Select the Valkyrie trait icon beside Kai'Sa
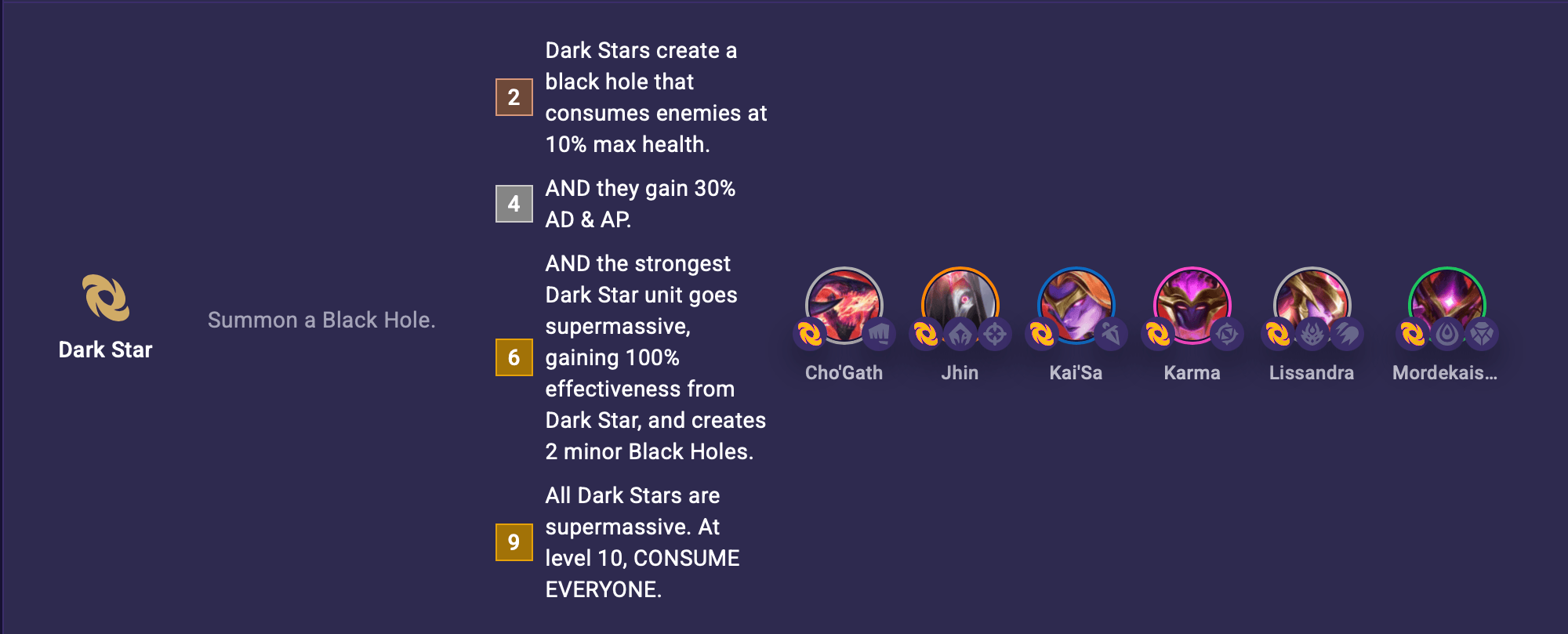1568x634 pixels. click(x=1110, y=333)
